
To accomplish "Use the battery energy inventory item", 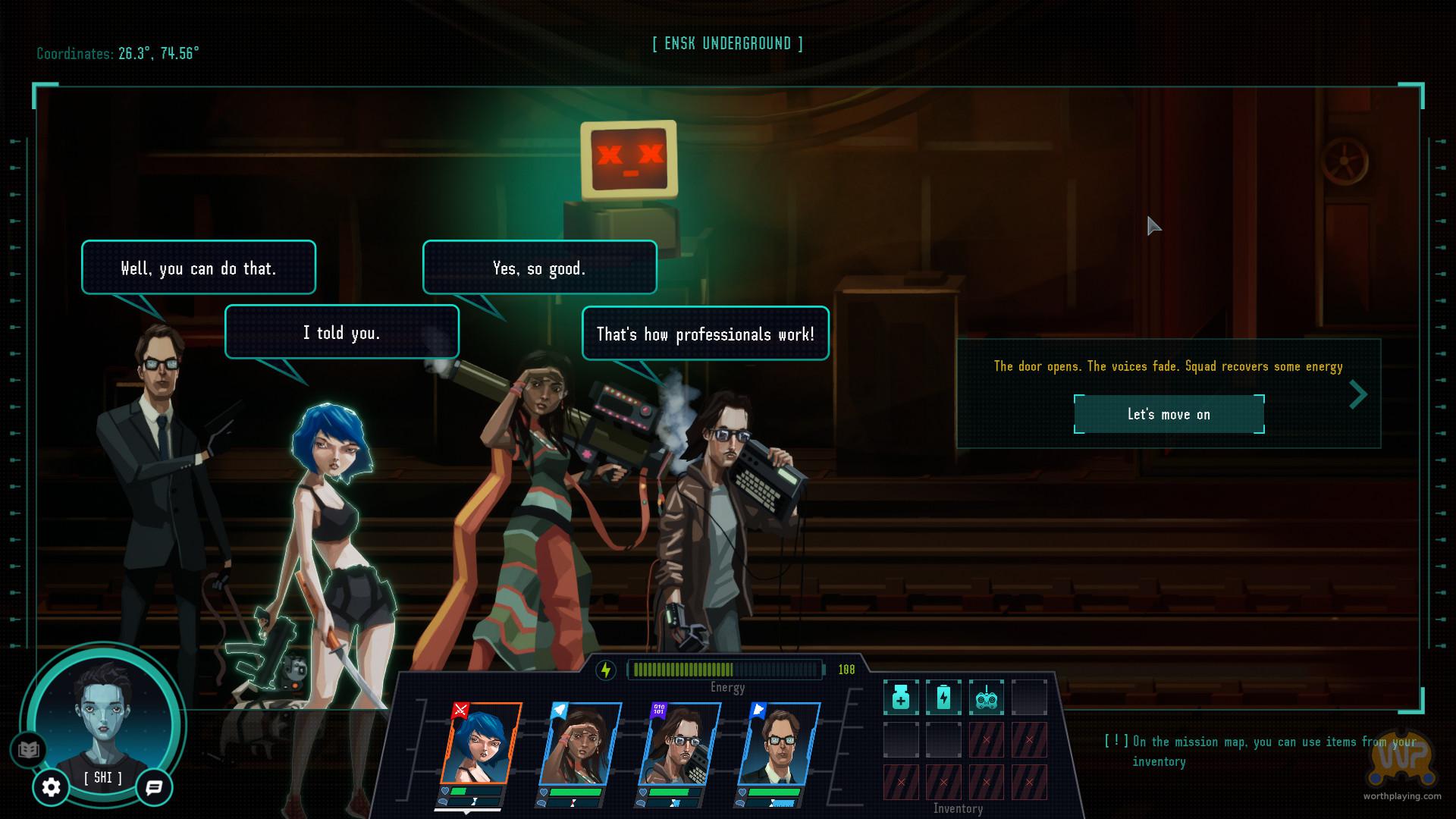I will 943,698.
